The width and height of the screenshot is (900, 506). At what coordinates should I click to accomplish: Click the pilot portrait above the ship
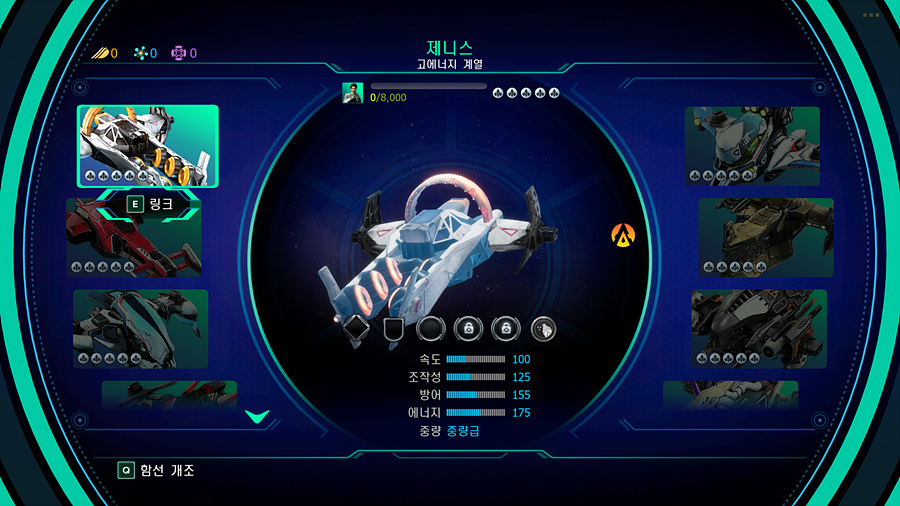tap(352, 93)
